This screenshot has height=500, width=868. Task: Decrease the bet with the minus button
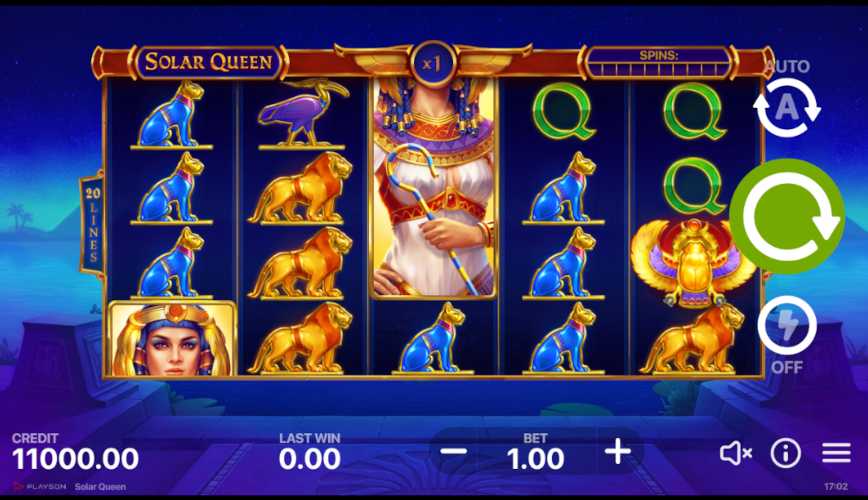[453, 452]
